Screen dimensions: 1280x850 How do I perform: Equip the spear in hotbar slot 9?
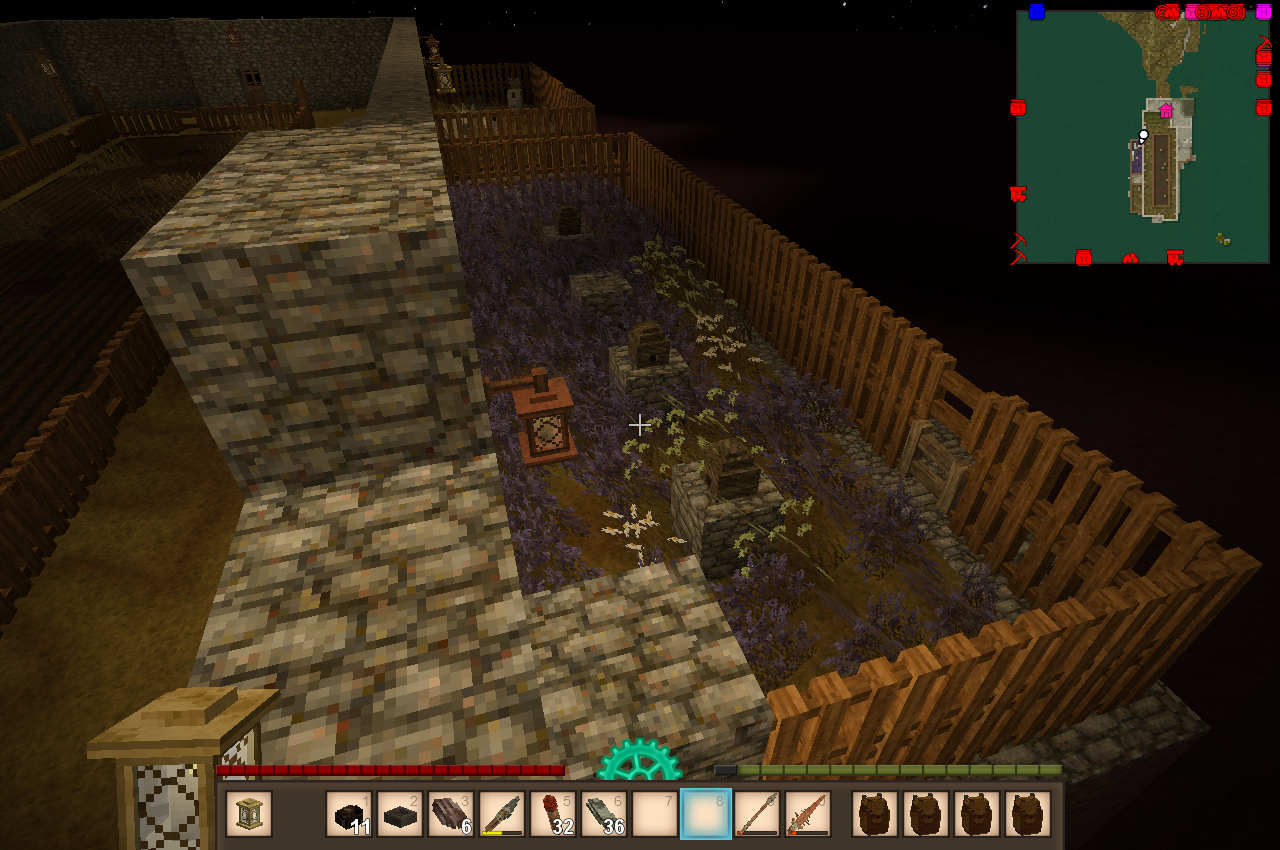click(x=757, y=814)
